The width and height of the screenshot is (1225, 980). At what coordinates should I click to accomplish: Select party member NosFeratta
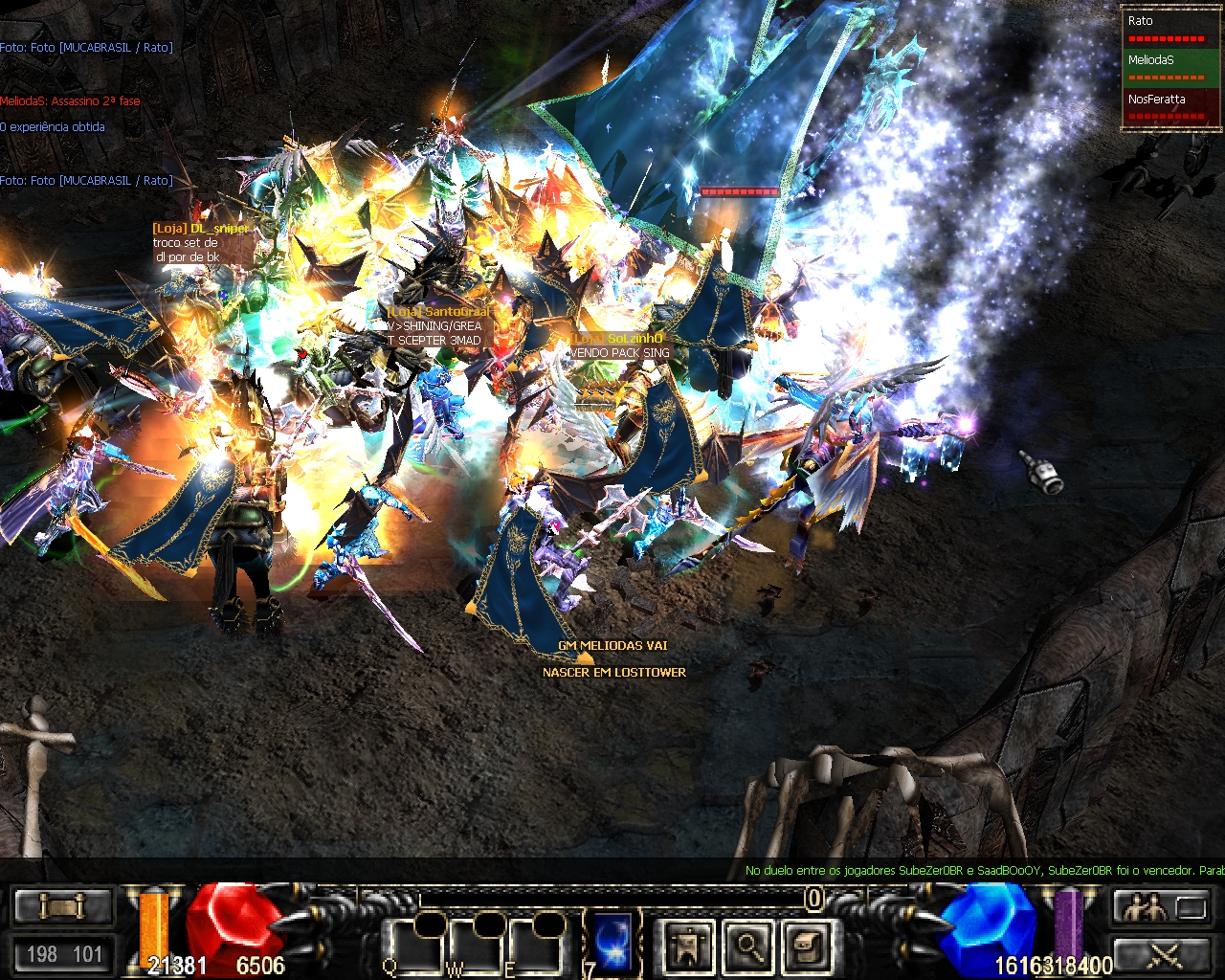tap(1169, 106)
